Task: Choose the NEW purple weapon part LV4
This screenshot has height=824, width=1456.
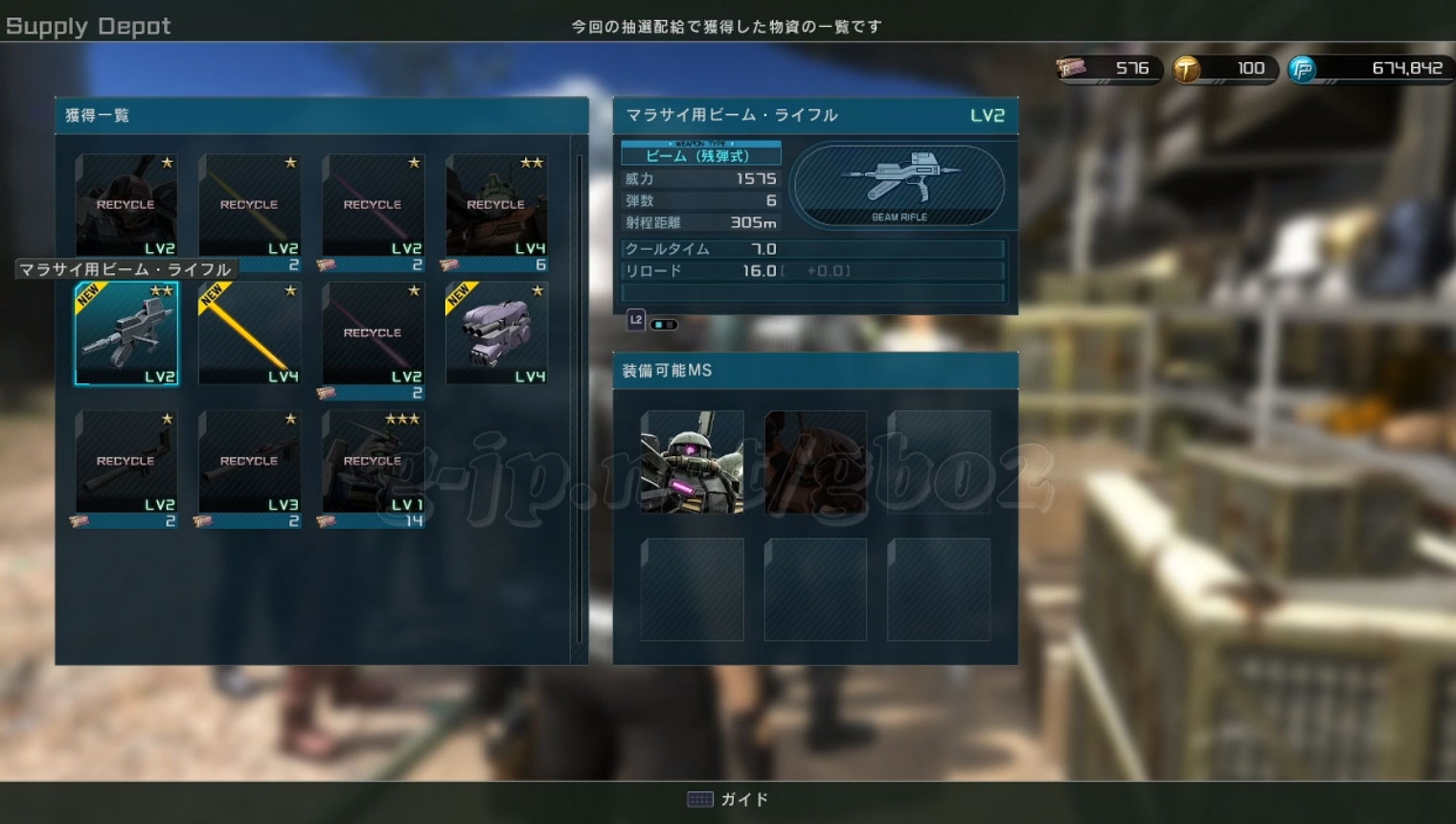Action: (x=496, y=333)
